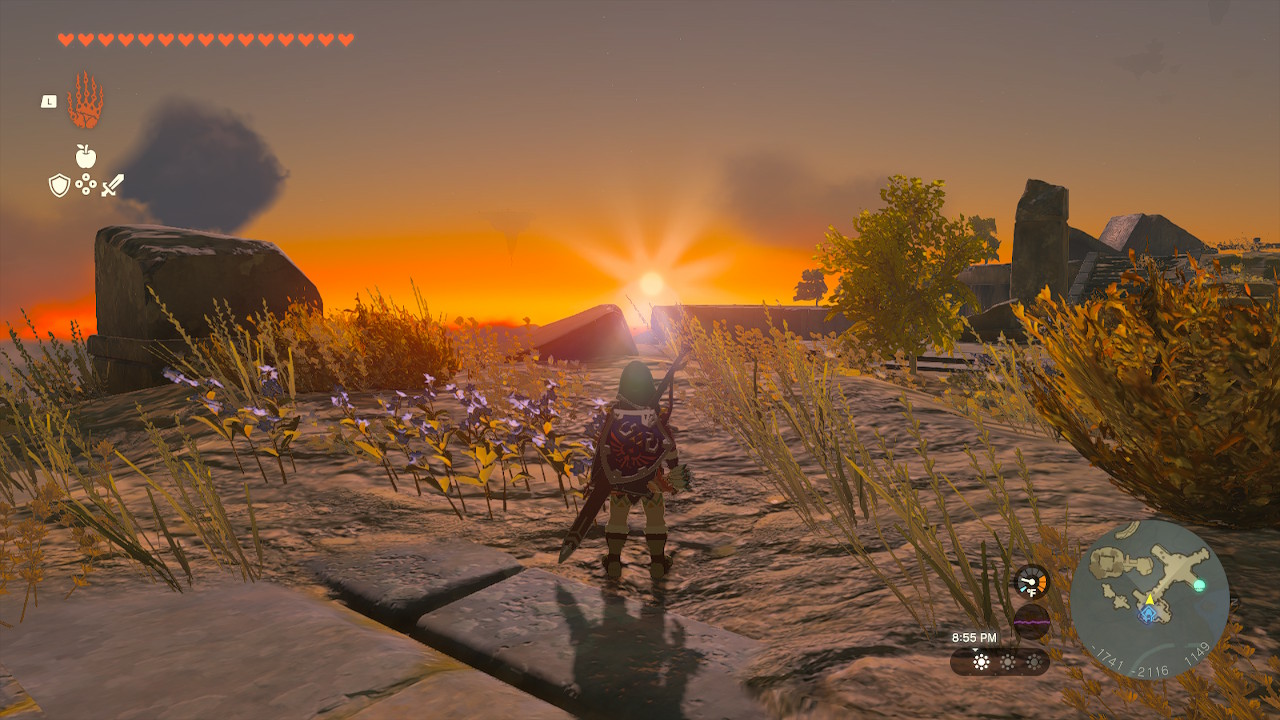Toggle the rightmost sun indicator
Image resolution: width=1280 pixels, height=720 pixels.
1034,662
